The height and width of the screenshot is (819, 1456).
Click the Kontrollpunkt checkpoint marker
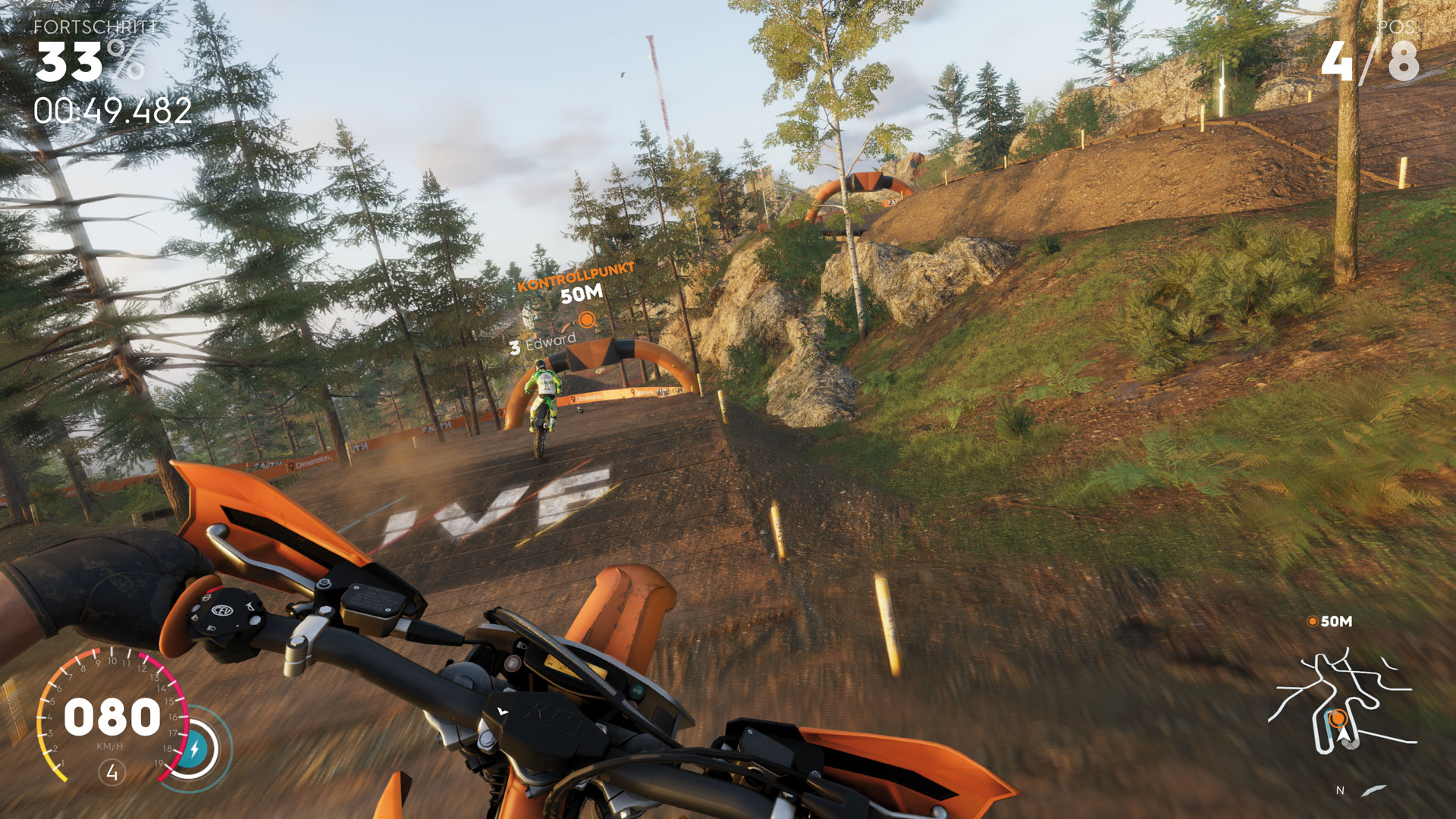click(x=587, y=320)
